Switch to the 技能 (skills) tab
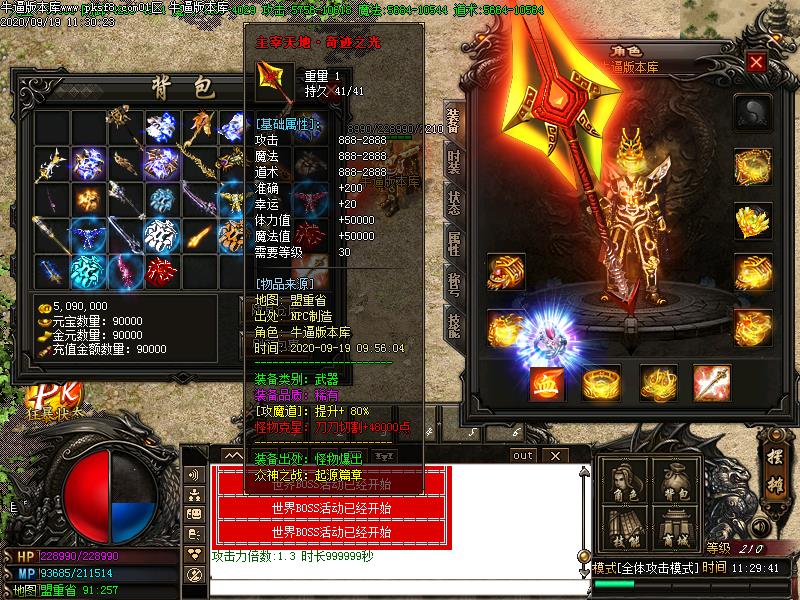Image resolution: width=800 pixels, height=600 pixels. point(453,323)
